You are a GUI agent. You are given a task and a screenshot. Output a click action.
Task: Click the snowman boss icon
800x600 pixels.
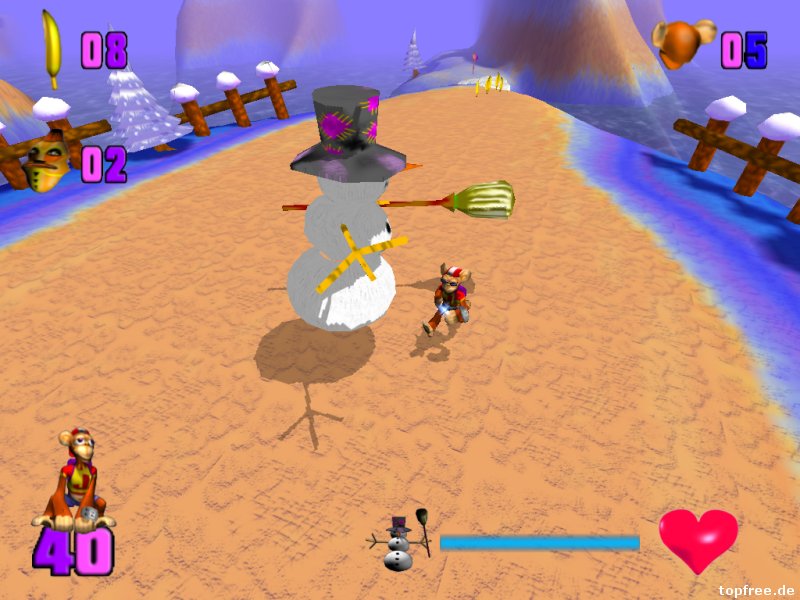coord(400,543)
